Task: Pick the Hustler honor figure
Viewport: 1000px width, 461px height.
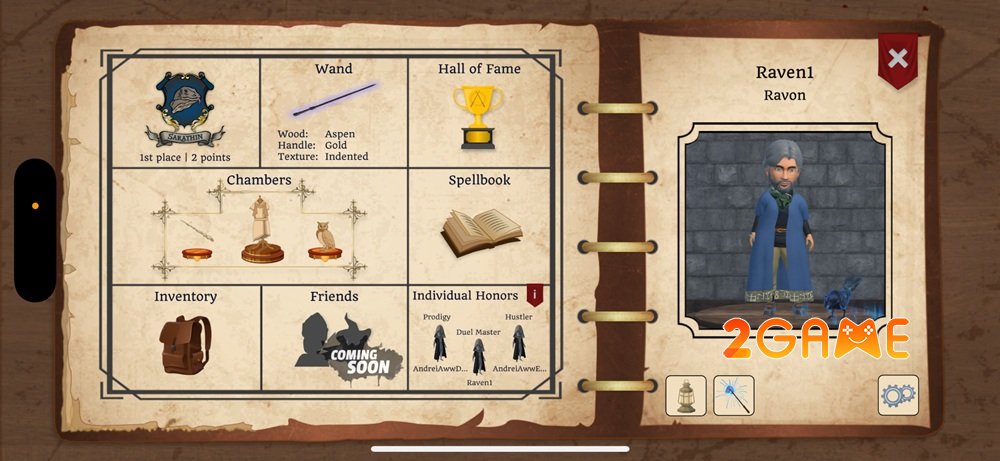Action: pos(518,343)
